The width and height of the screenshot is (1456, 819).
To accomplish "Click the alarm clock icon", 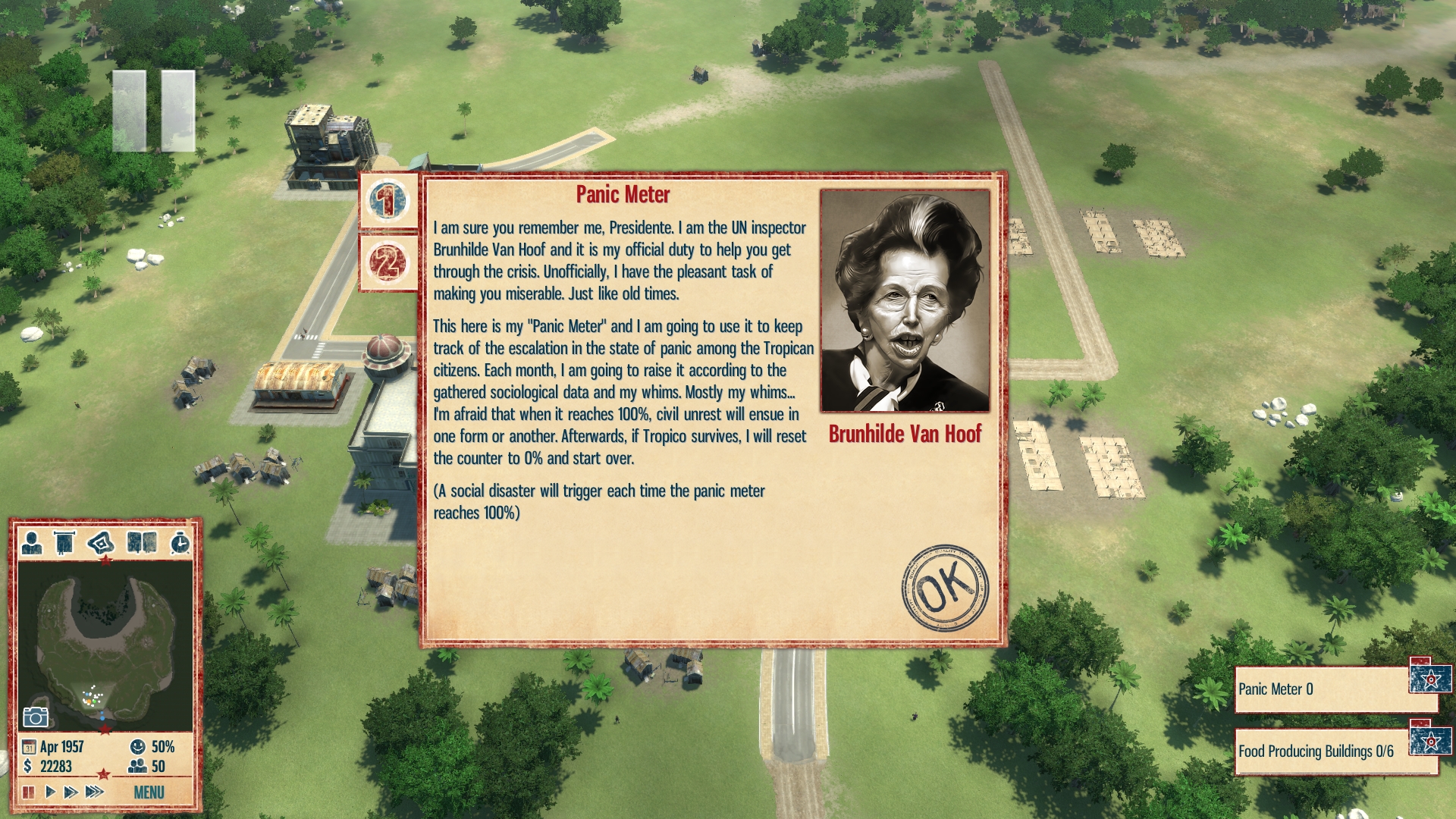I will point(180,543).
